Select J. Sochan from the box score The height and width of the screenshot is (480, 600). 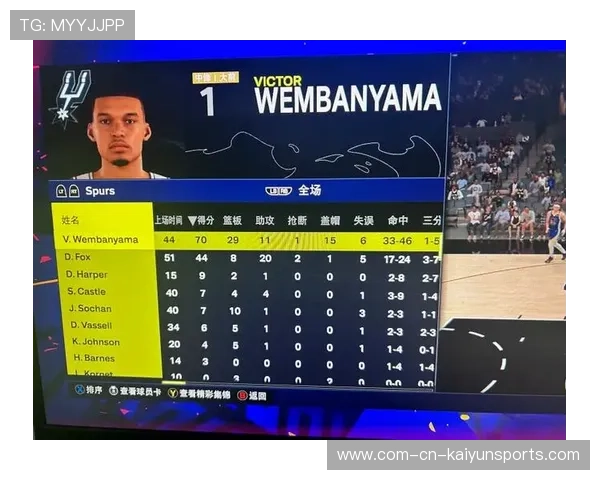[x=89, y=308]
